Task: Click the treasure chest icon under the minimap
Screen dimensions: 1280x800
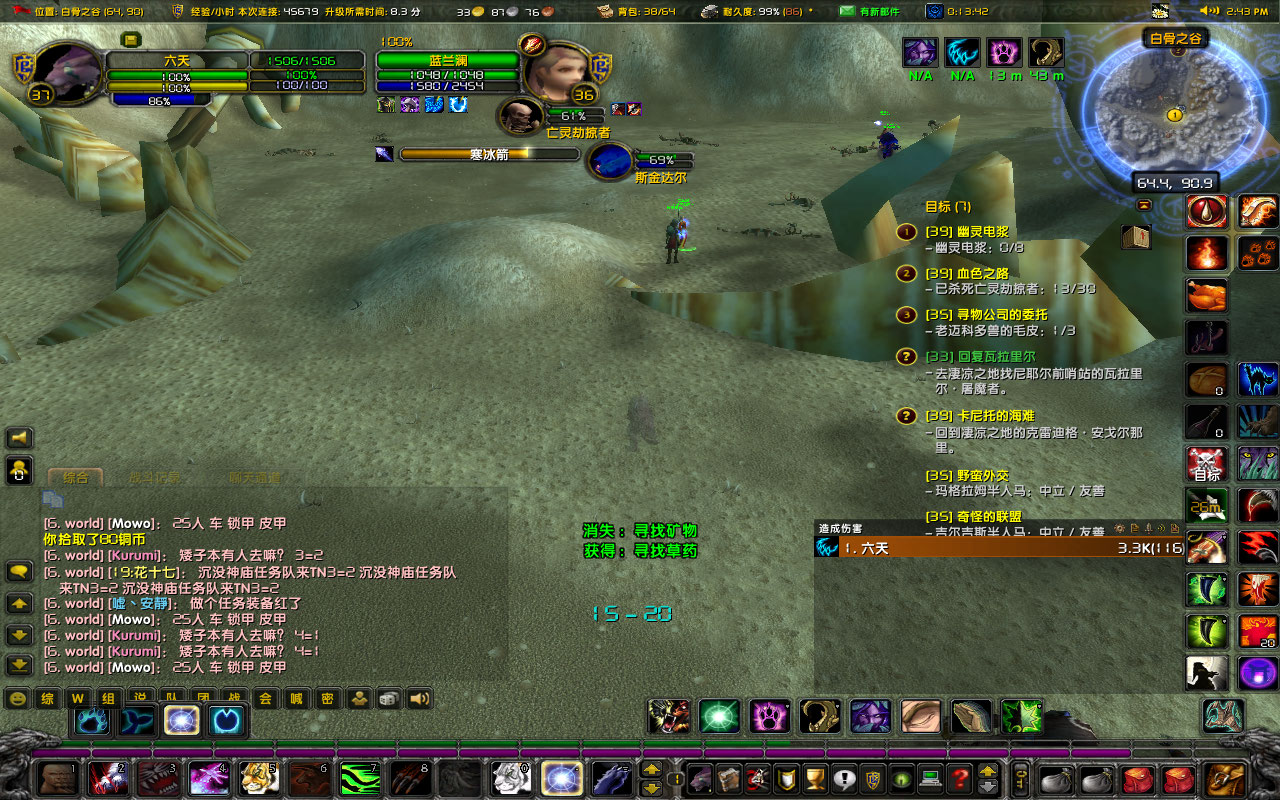Action: pos(1137,237)
